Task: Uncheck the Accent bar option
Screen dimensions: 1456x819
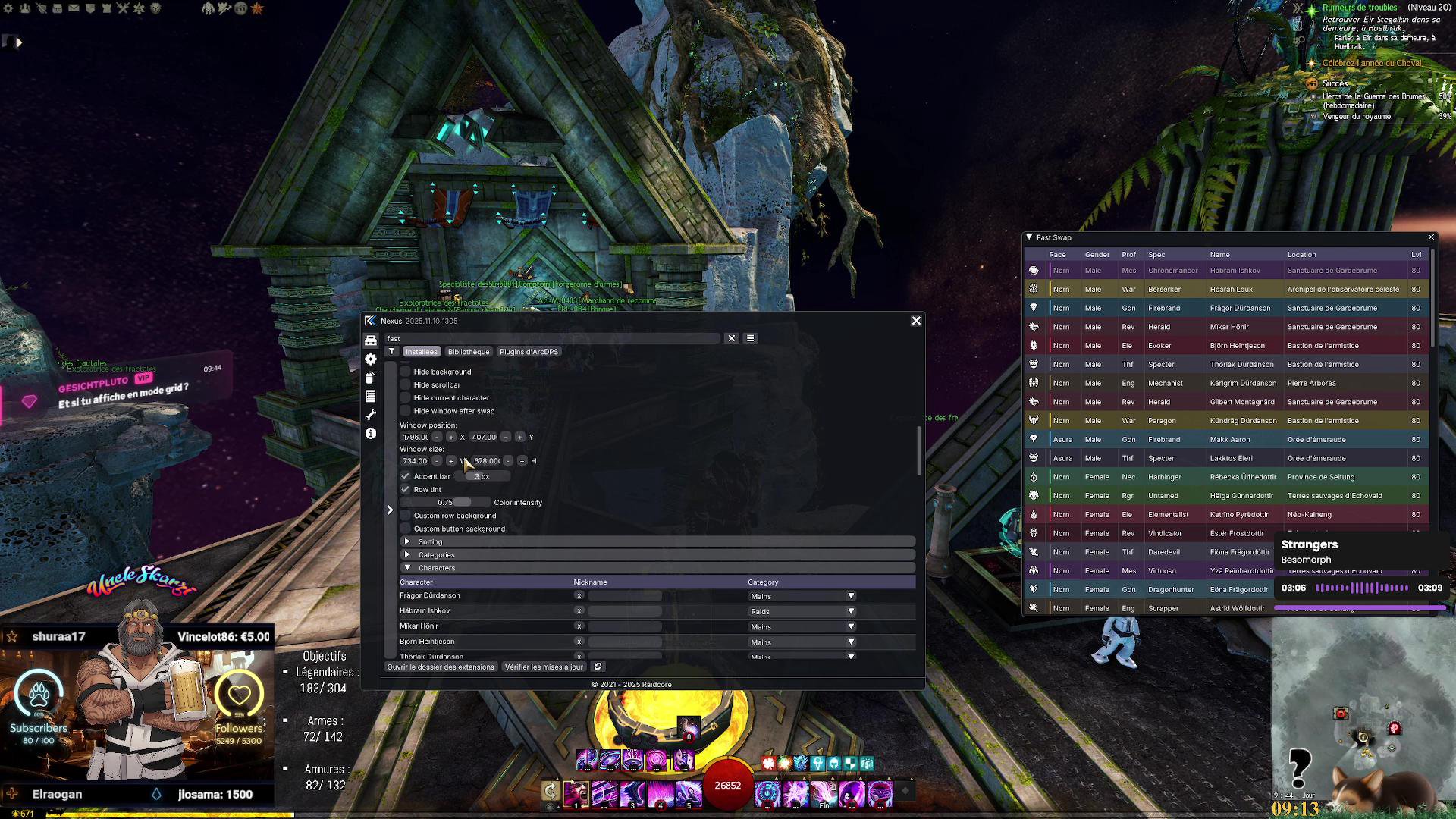Action: coord(406,476)
